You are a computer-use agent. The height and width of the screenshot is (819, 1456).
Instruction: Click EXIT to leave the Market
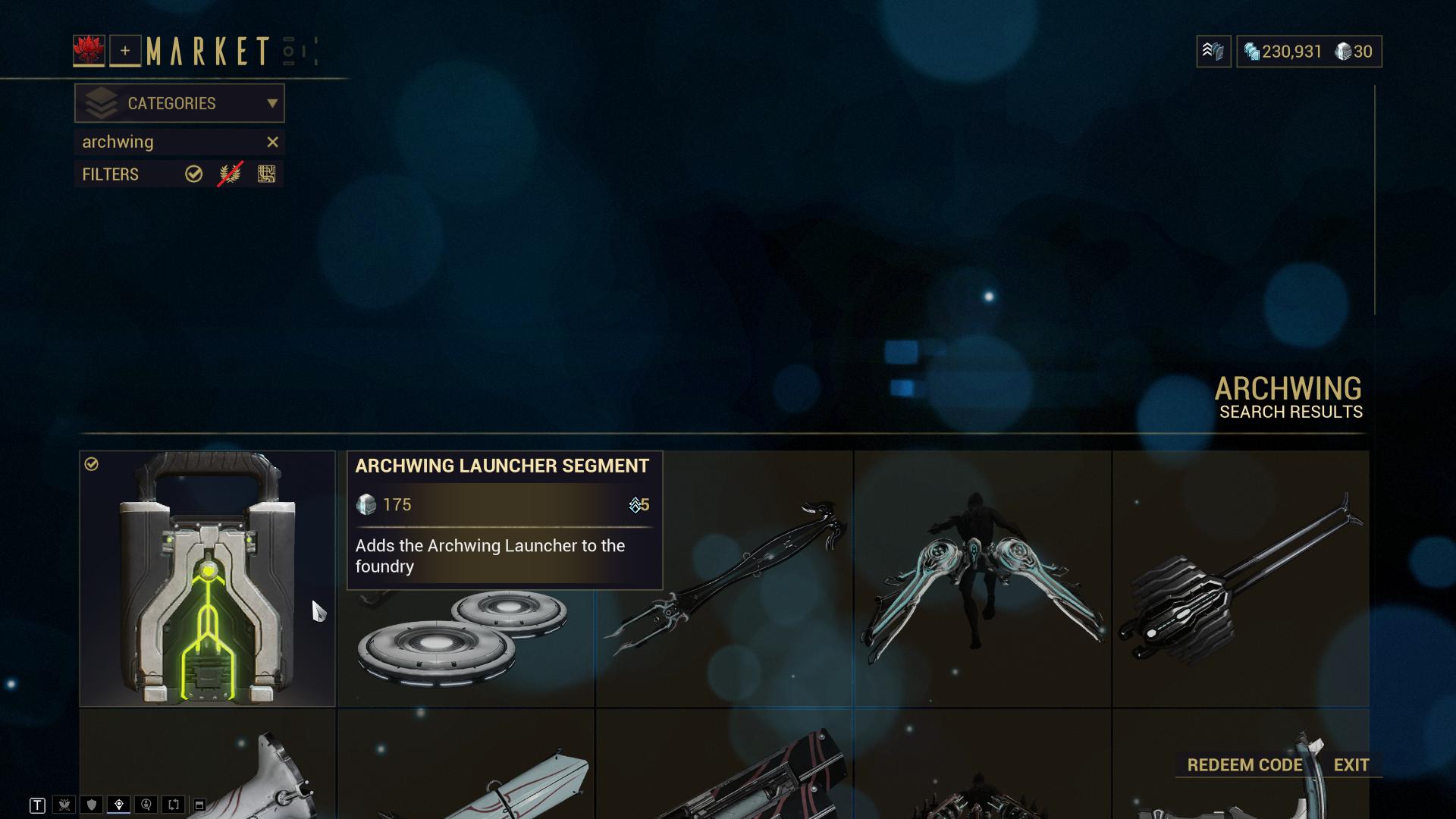[x=1351, y=765]
